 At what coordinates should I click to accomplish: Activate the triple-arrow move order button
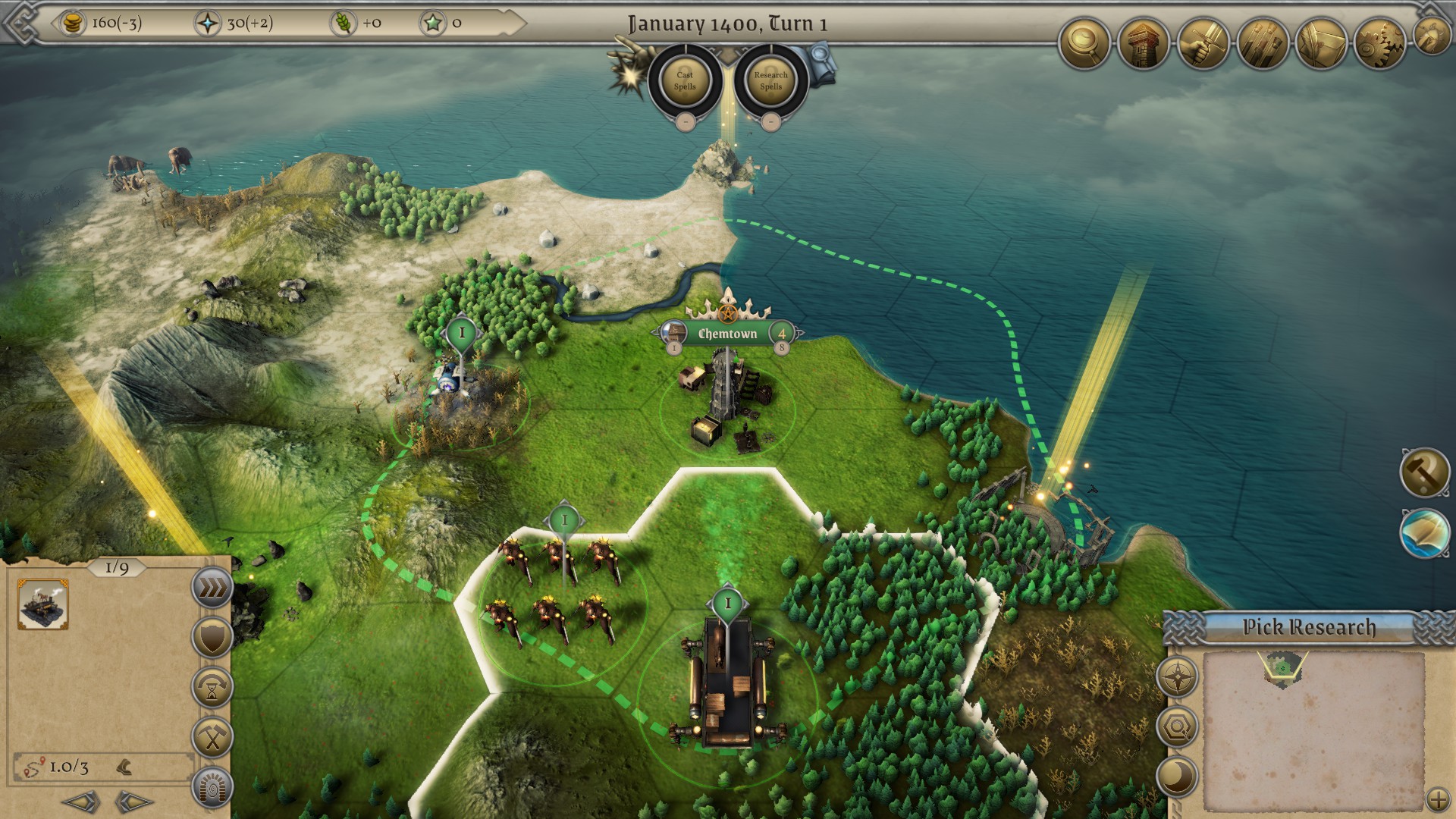pos(212,588)
